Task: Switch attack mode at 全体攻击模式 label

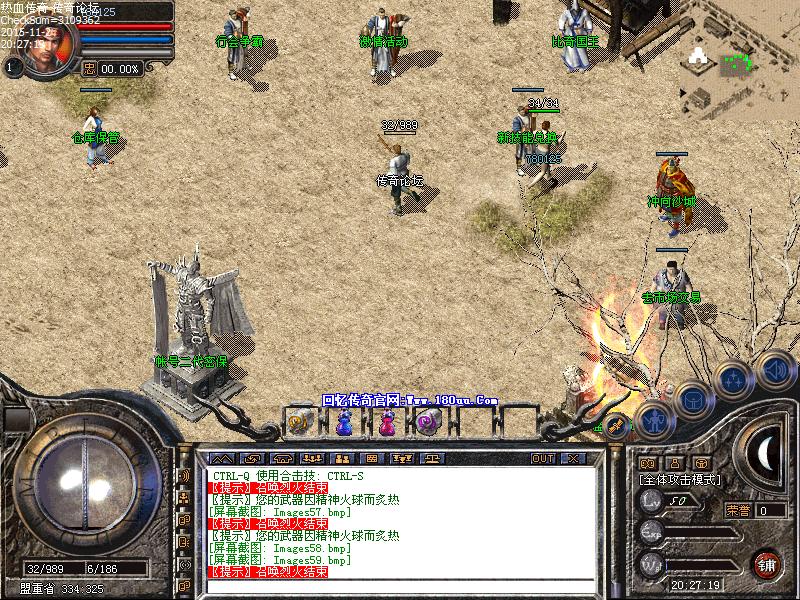Action: coord(680,480)
